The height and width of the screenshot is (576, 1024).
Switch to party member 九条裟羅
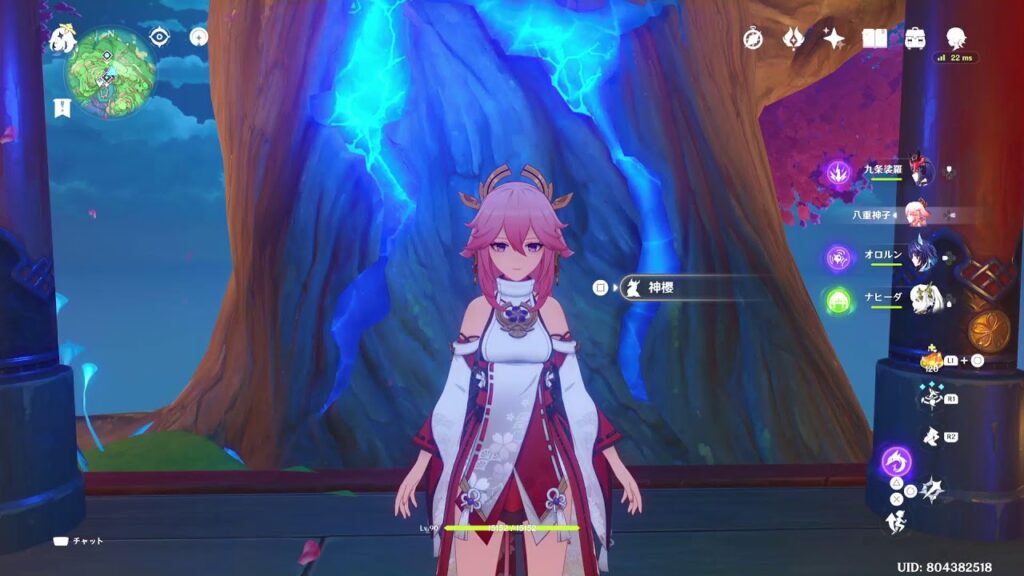click(x=921, y=172)
